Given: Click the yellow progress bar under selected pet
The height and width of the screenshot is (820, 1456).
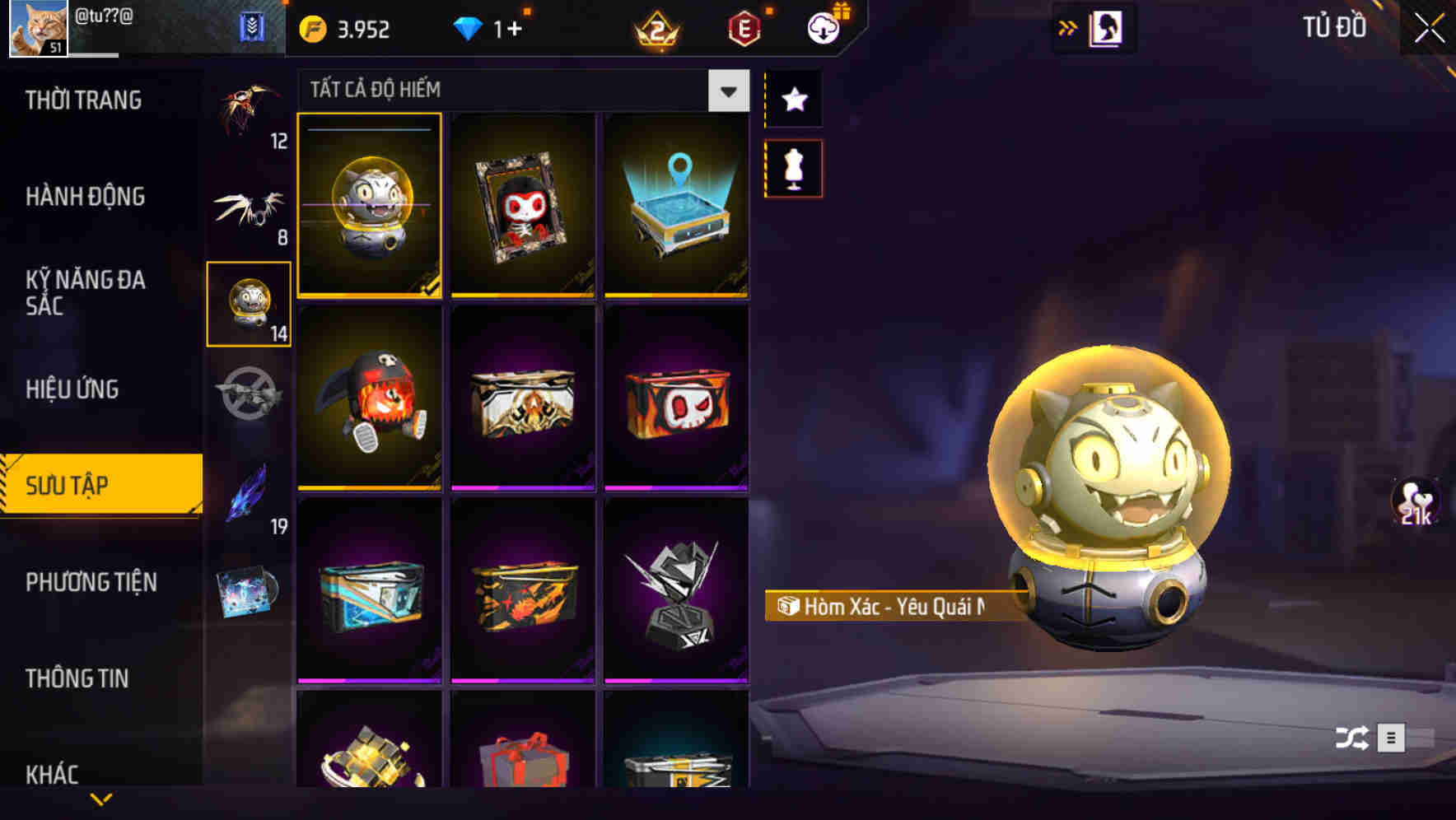Looking at the screenshot, I should pos(369,295).
